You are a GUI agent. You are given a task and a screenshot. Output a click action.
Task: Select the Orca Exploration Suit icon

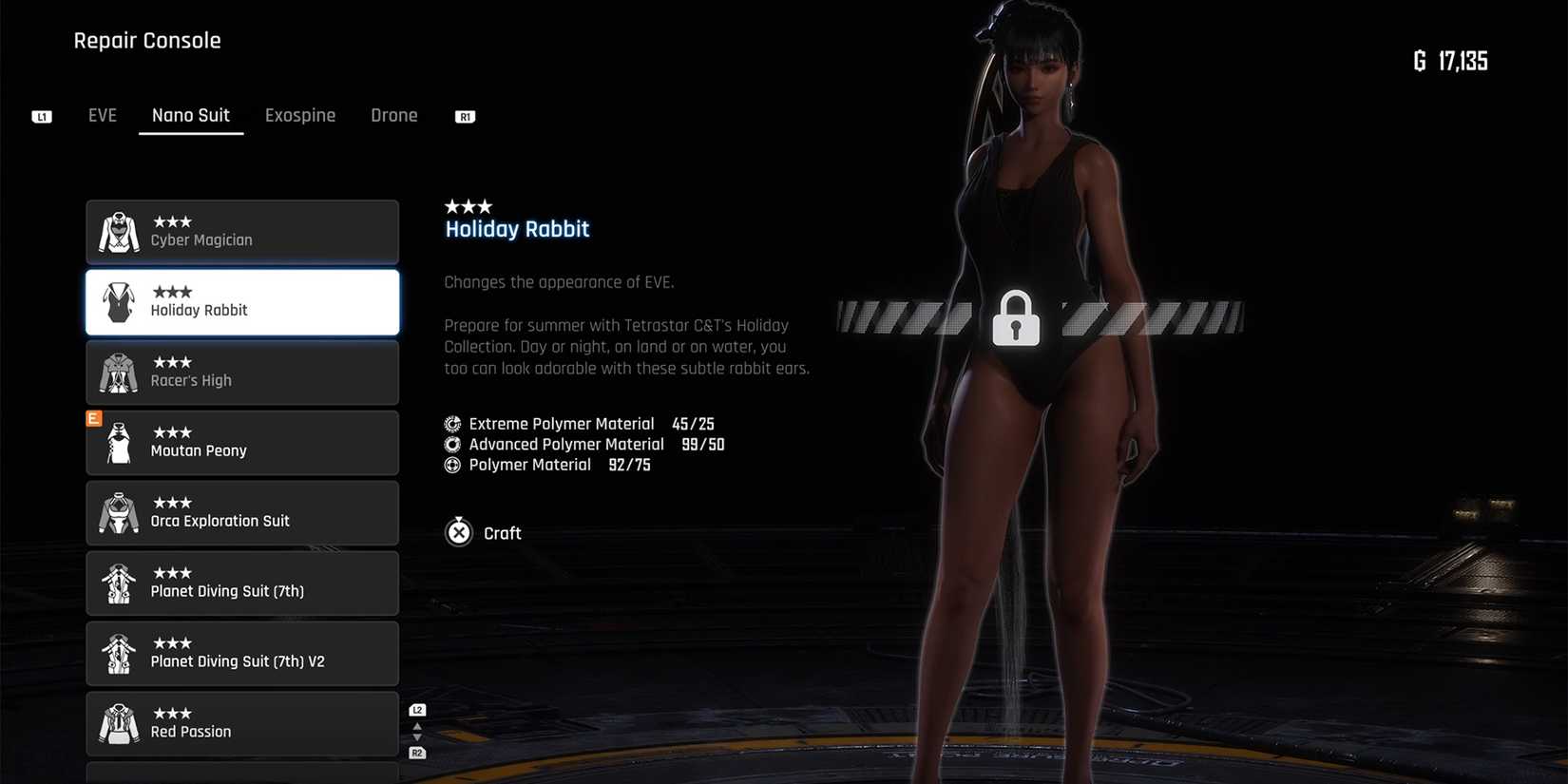pos(118,512)
